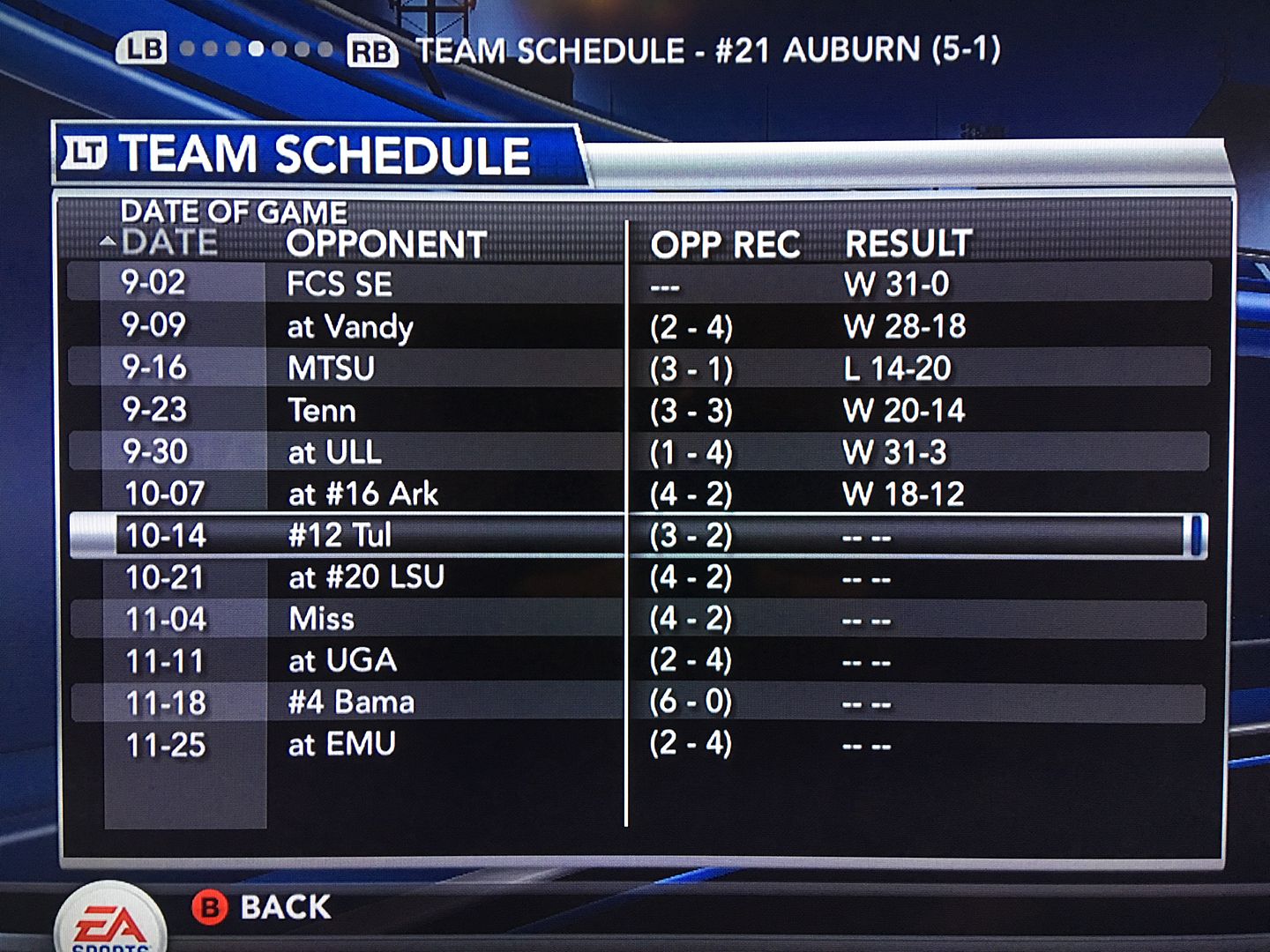
Task: Sort schedule by the DATE column
Action: pyautogui.click(x=169, y=242)
